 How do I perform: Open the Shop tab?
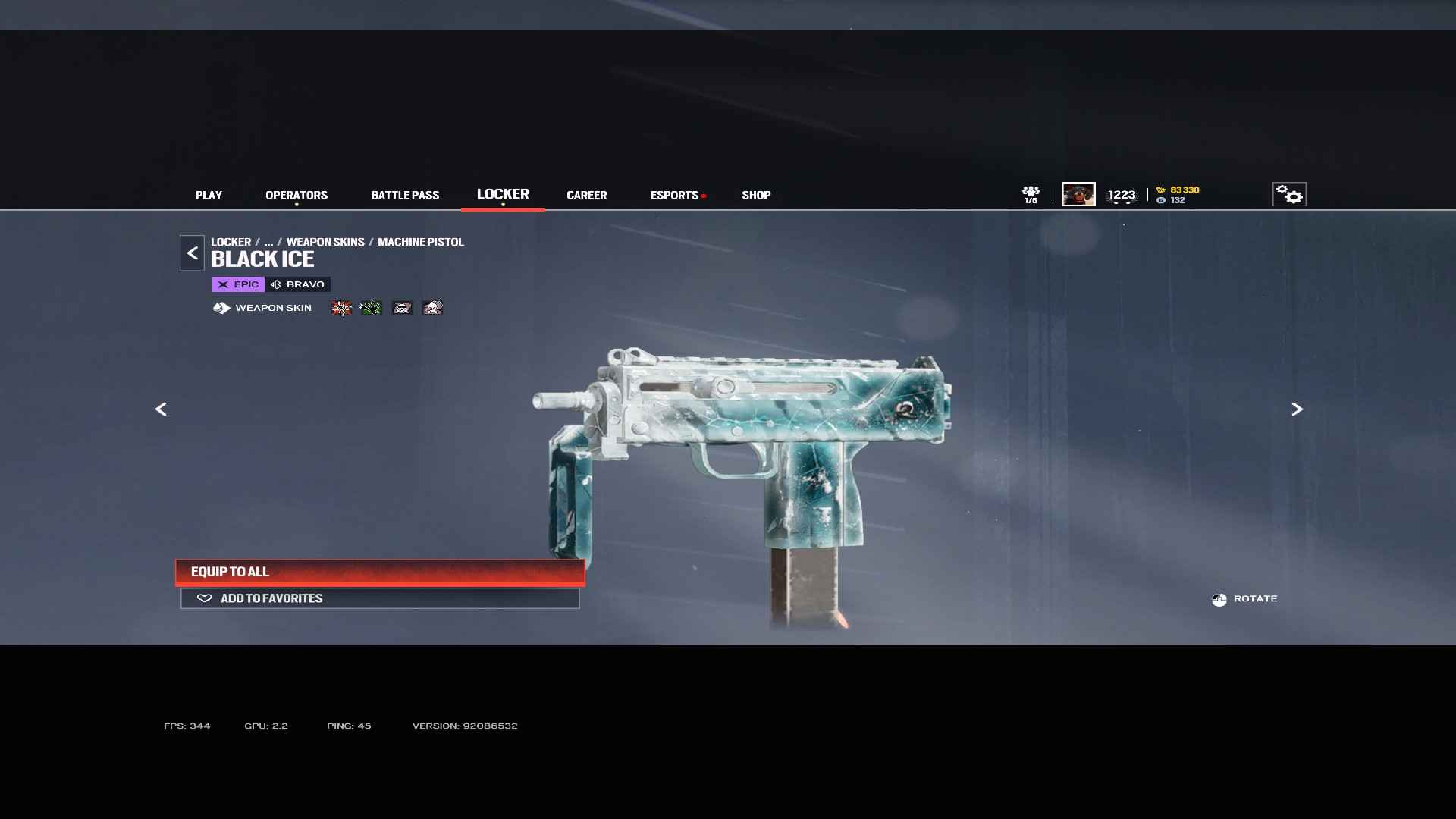[756, 195]
